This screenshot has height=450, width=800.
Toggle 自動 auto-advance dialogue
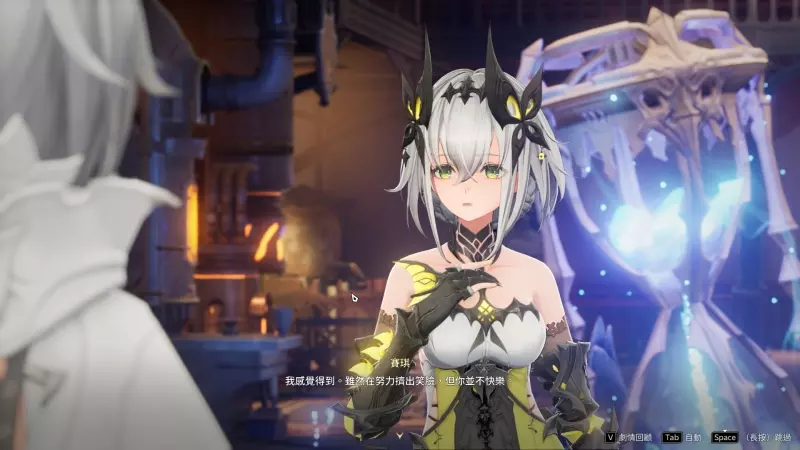(x=685, y=437)
